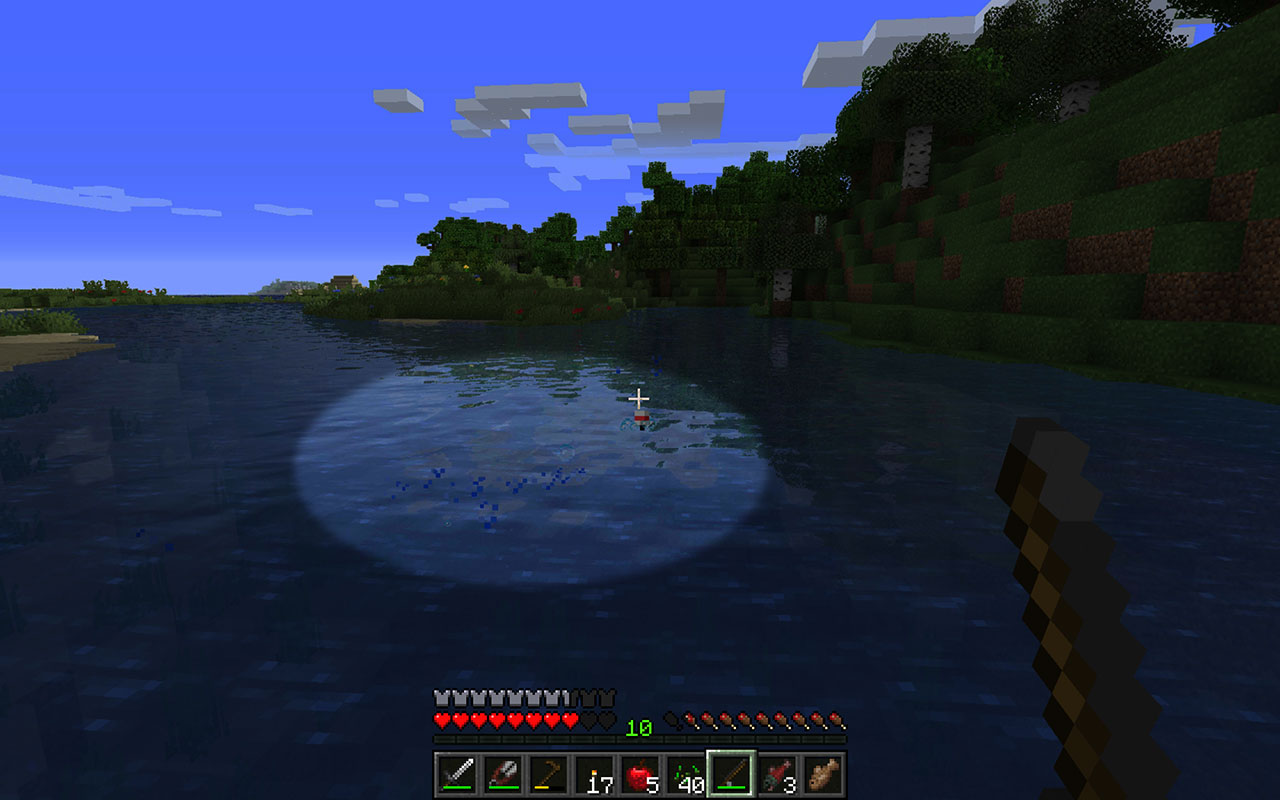Pick the red apples hotbar slot

point(640,775)
